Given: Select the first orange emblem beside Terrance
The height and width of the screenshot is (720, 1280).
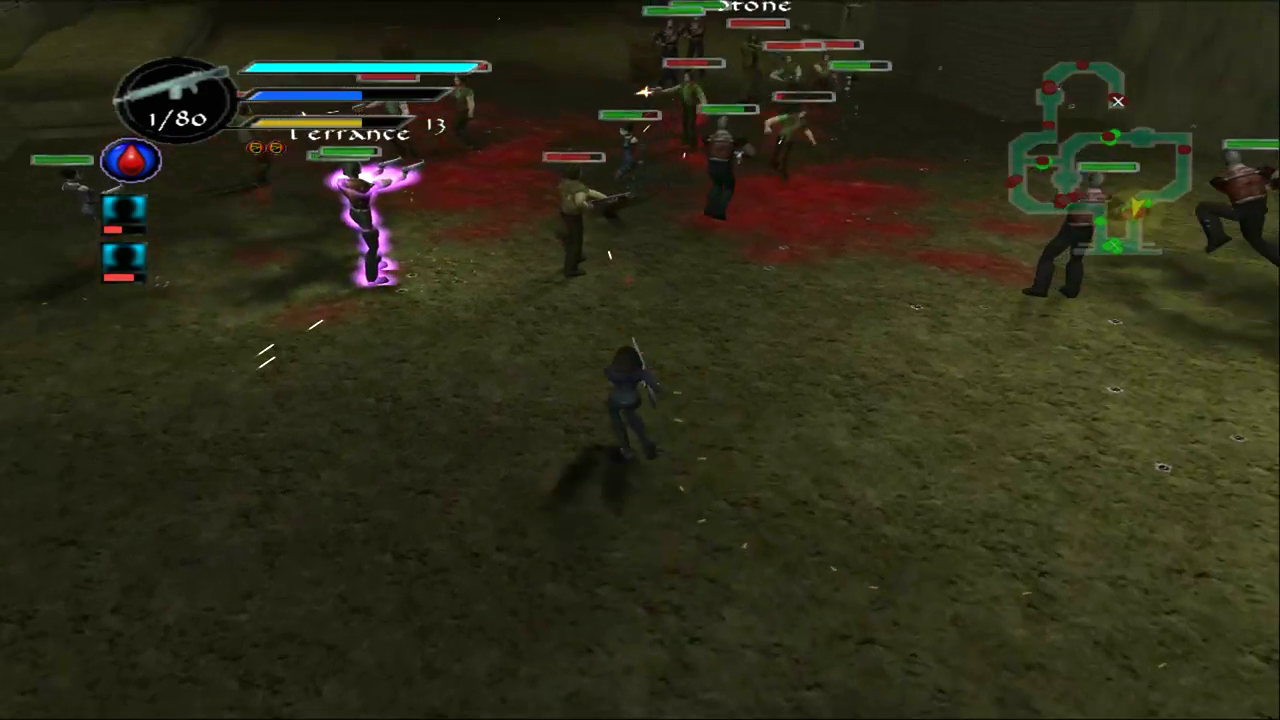Looking at the screenshot, I should click(x=255, y=148).
